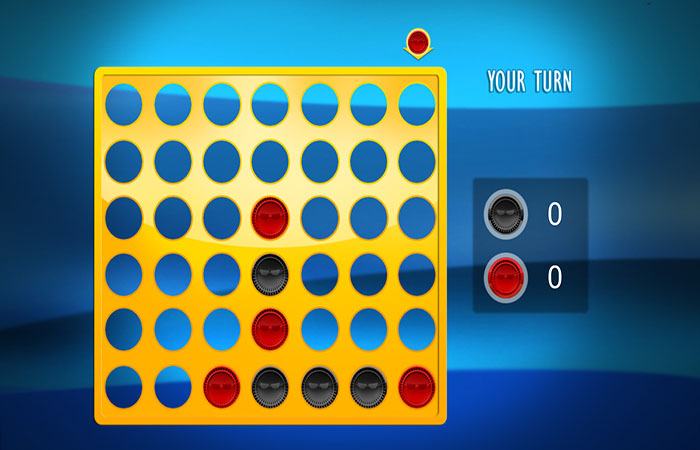Click the red disc drop indicator above the board
This screenshot has width=700, height=450.
click(x=417, y=43)
